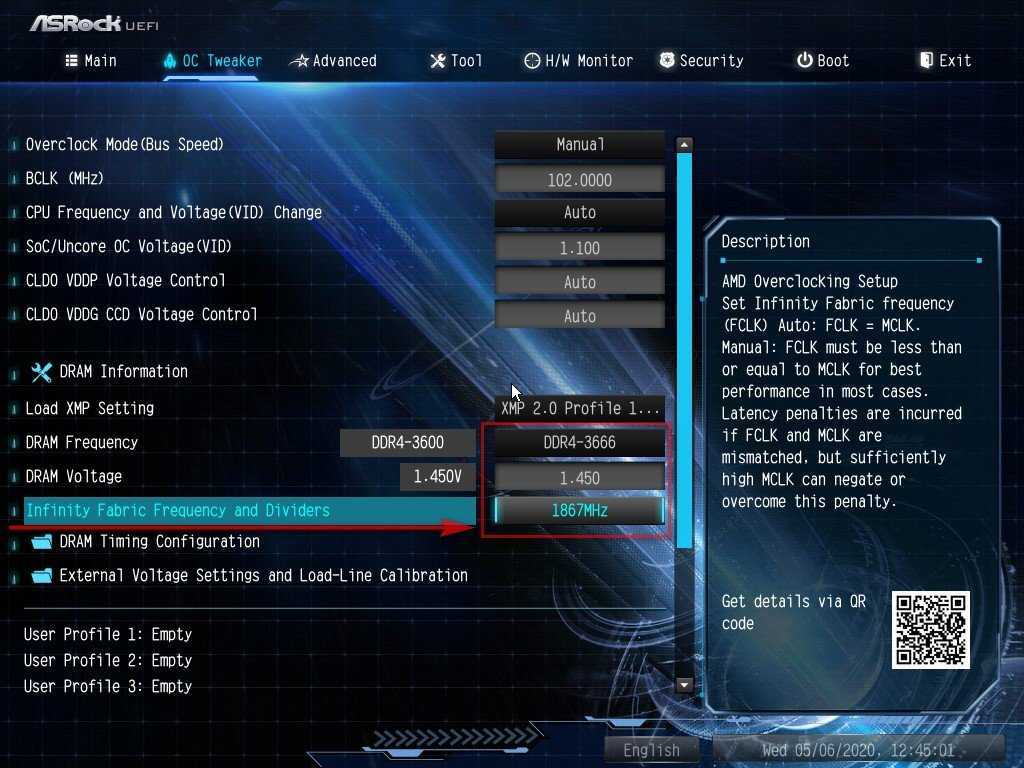Open the SoC/Uncore OC Voltage 1.100 field
Image resolution: width=1024 pixels, height=768 pixels.
[580, 248]
